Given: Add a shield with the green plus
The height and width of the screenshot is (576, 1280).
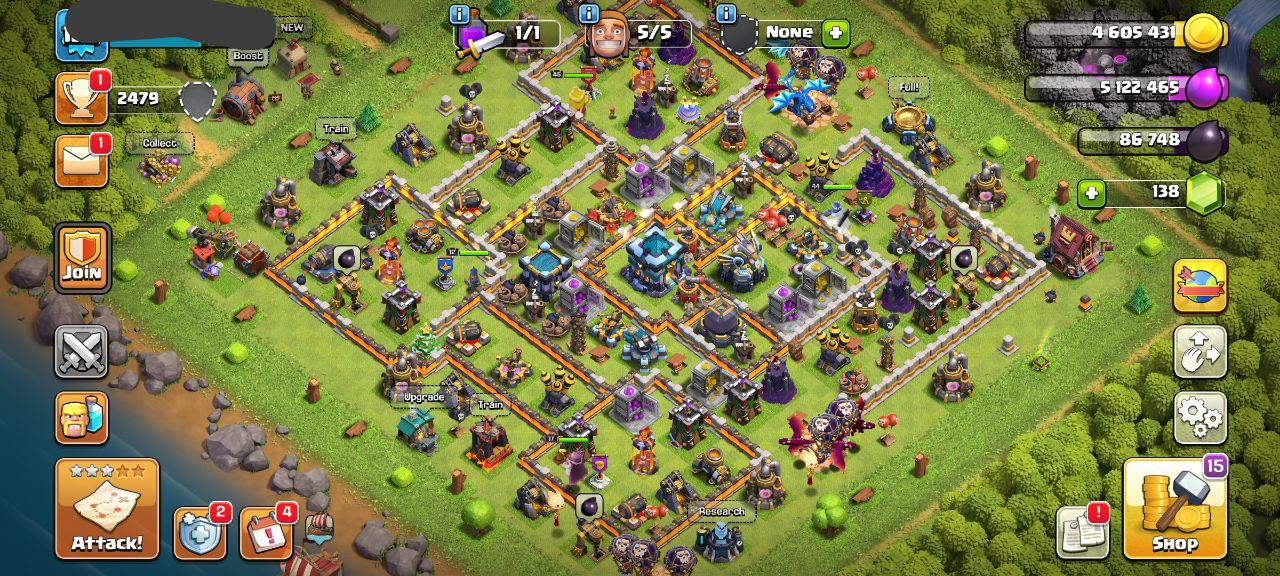Looking at the screenshot, I should point(835,33).
